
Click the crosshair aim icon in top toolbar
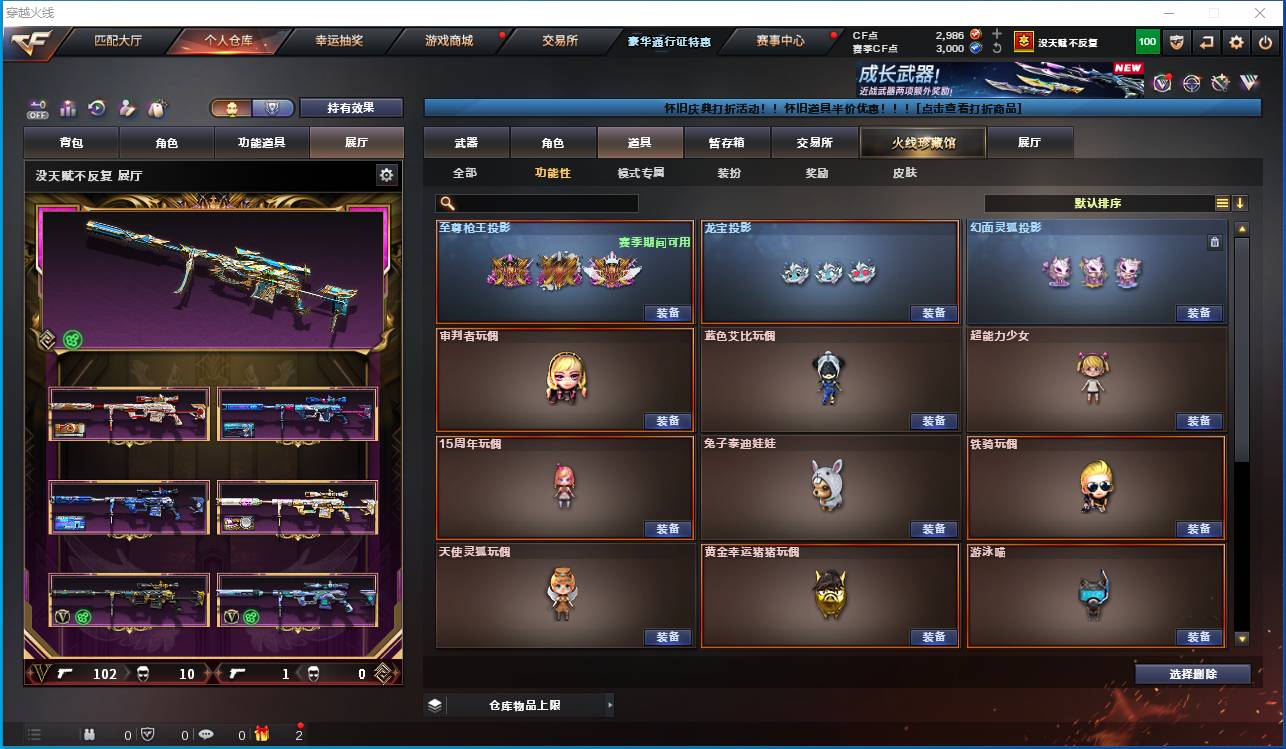(x=1190, y=85)
